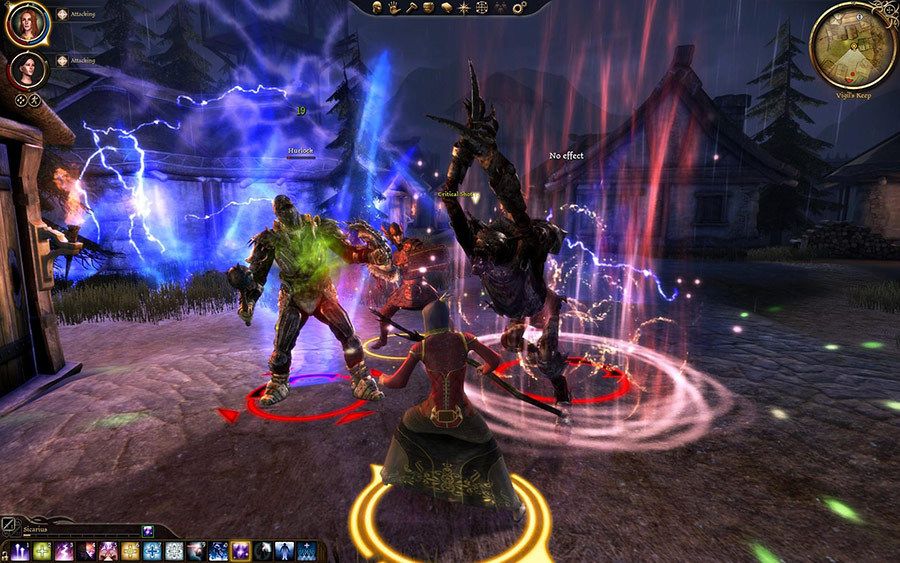Open the journal book icon
The height and width of the screenshot is (563, 900).
coord(445,7)
